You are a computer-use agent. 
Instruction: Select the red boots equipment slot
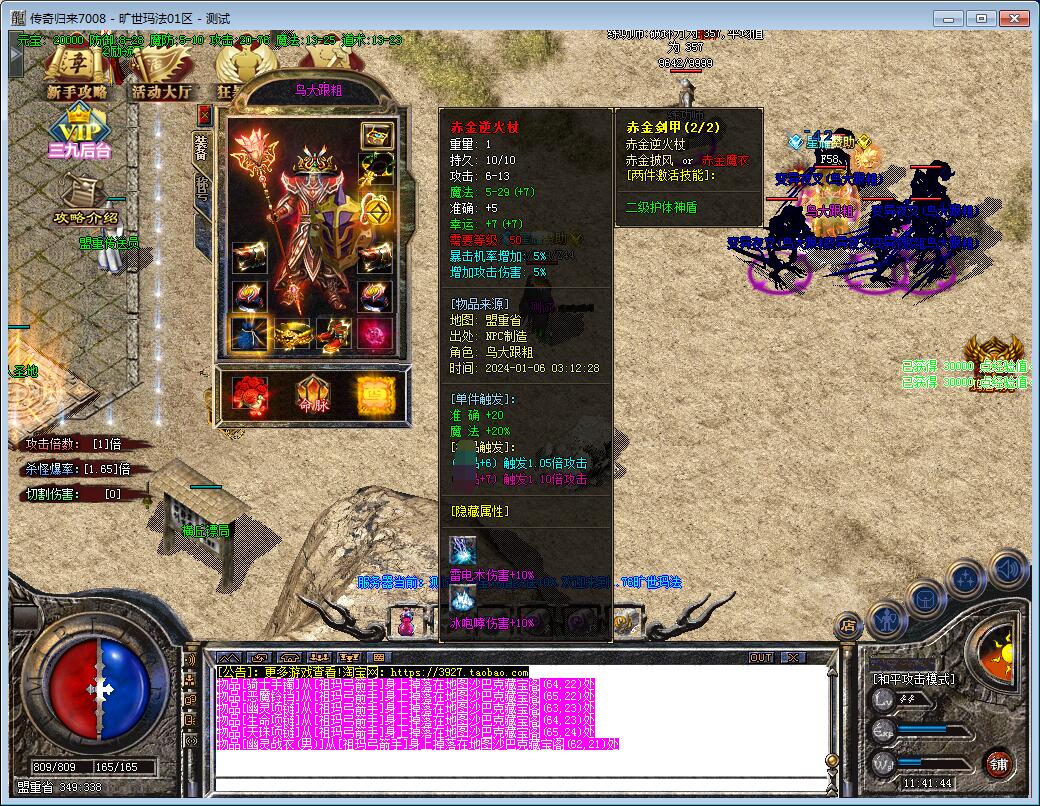pyautogui.click(x=333, y=334)
